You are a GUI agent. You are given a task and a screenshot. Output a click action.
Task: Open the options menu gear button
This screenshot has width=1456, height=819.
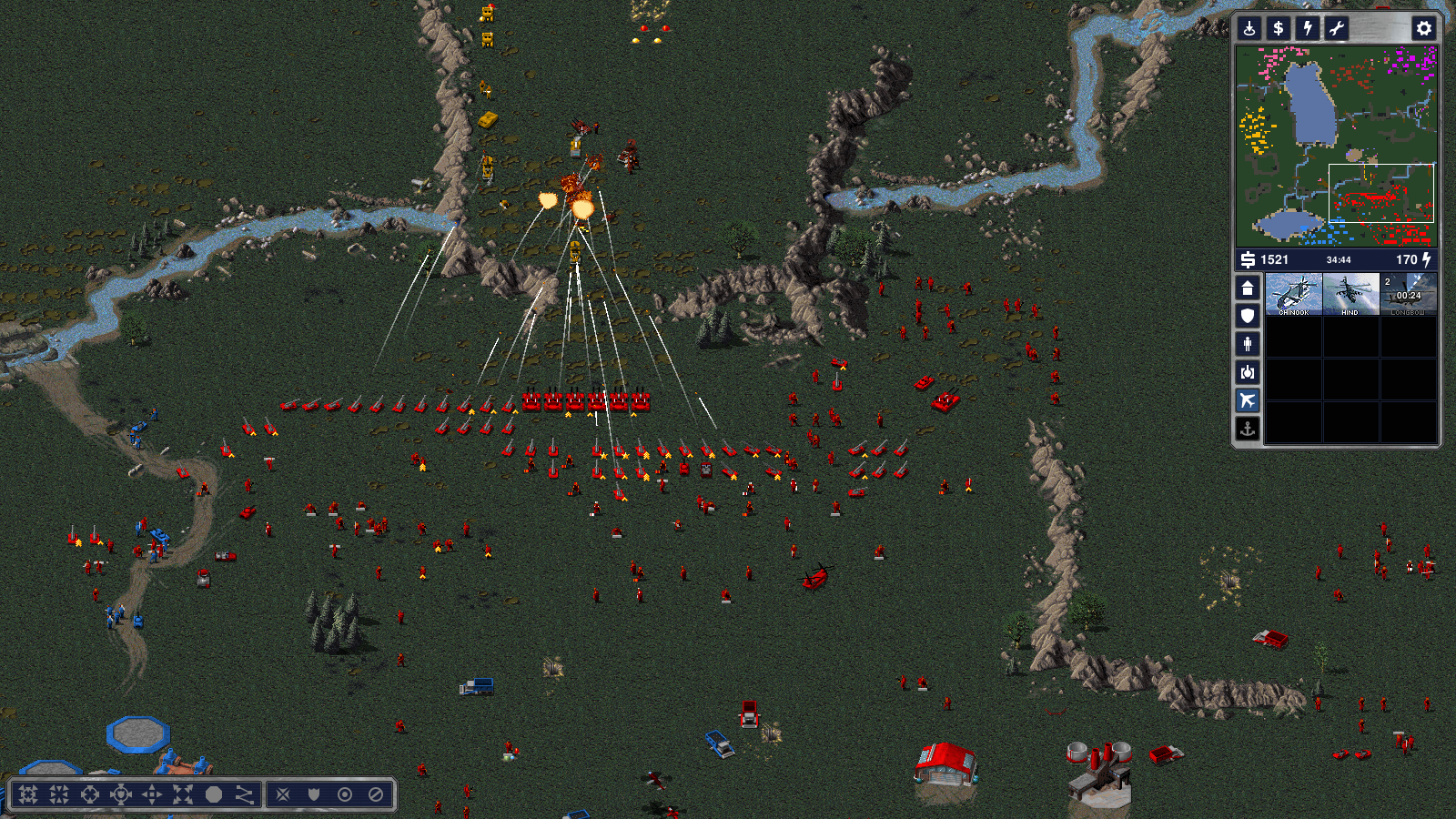point(1424,28)
